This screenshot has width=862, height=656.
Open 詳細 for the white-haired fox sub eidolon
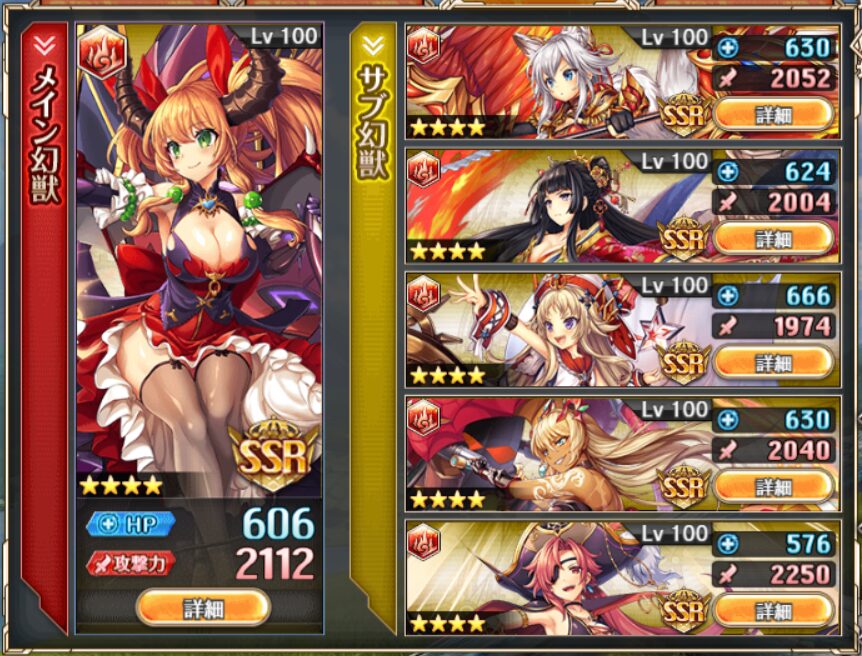point(772,113)
